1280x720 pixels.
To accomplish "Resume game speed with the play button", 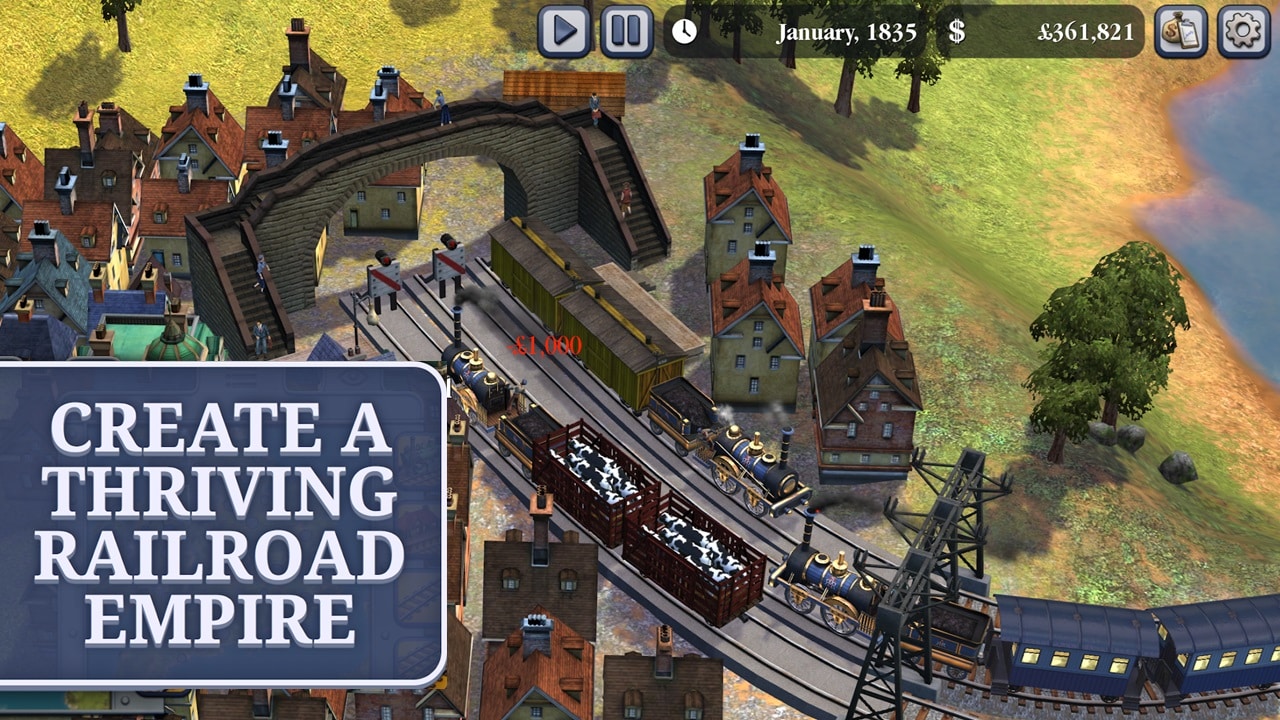I will [564, 31].
